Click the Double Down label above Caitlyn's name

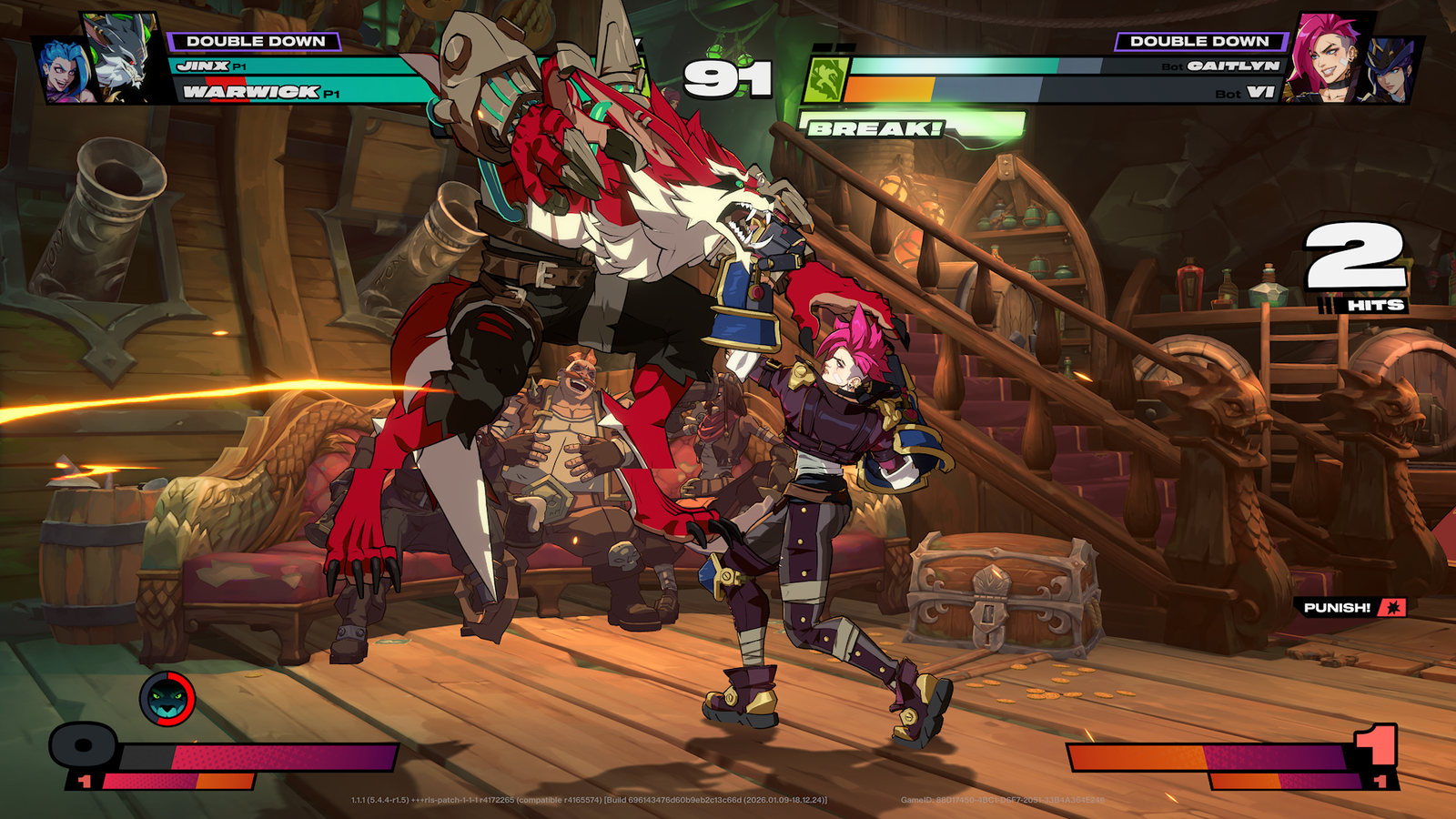pos(1199,41)
